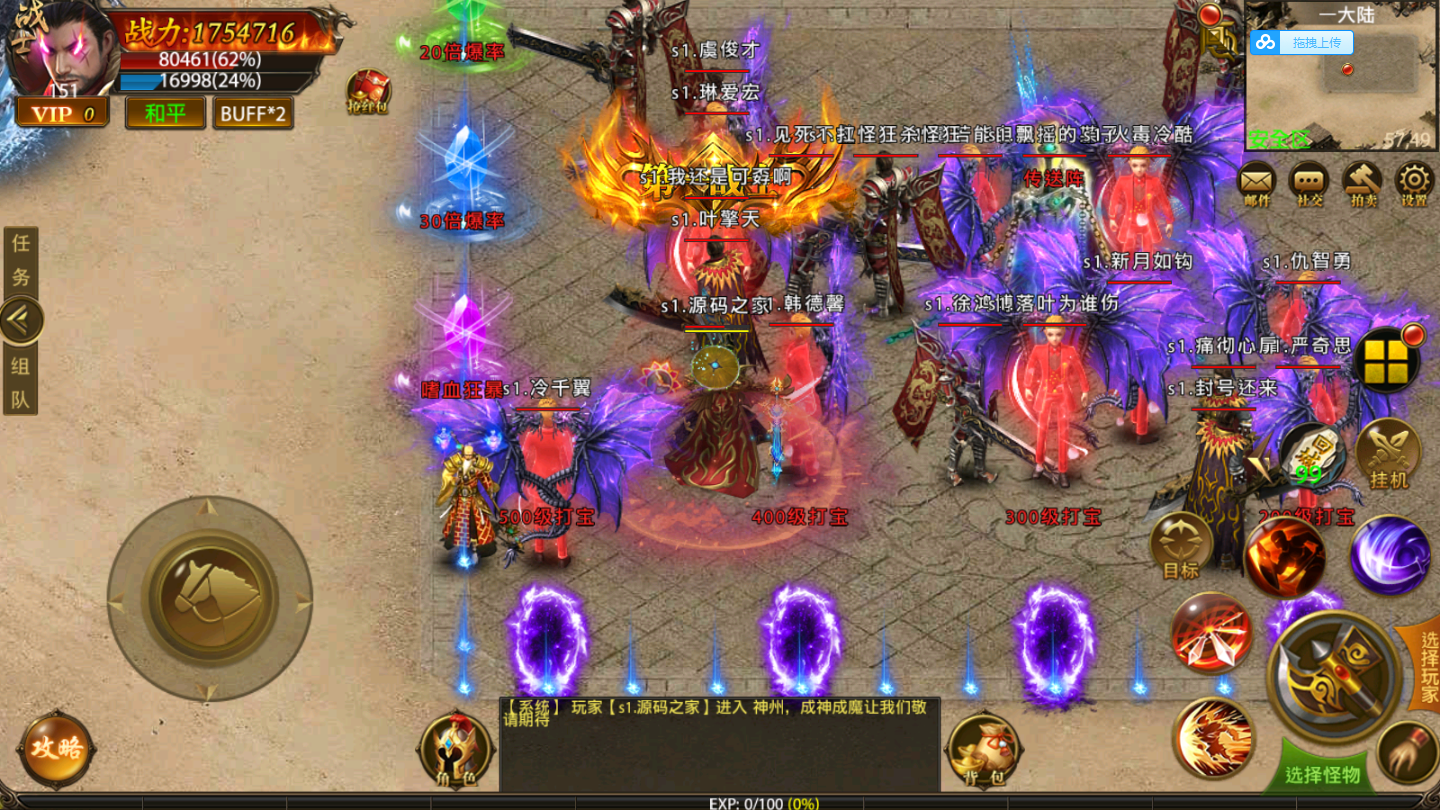1440x810 pixels.
Task: Open the VIP panel button
Action: [62, 113]
